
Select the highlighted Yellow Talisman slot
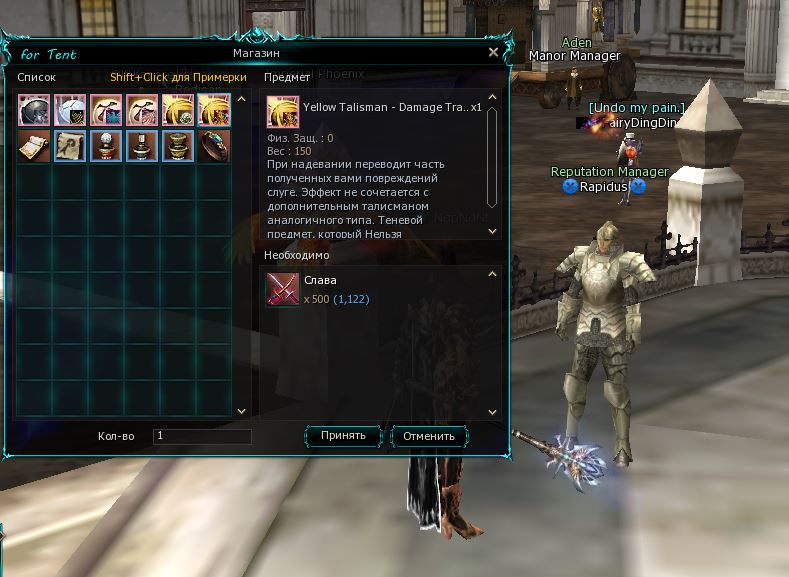coord(214,109)
